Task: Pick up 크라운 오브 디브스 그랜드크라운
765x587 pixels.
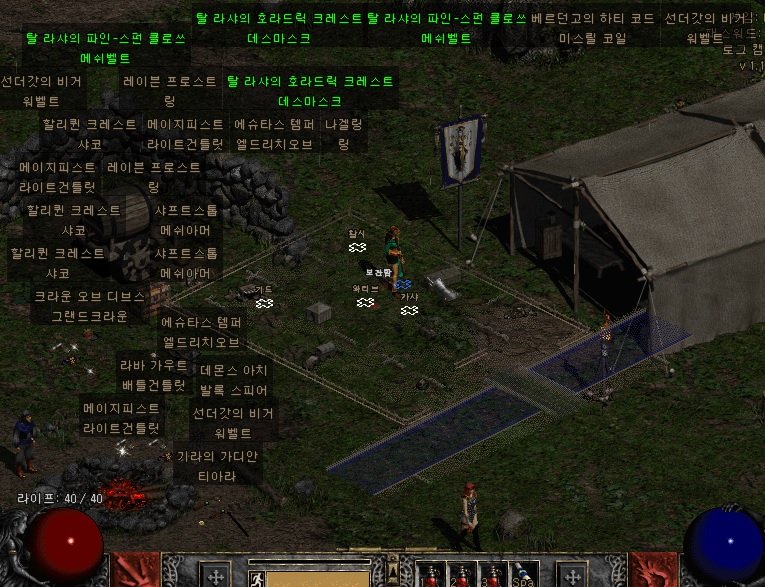Action: coord(90,306)
